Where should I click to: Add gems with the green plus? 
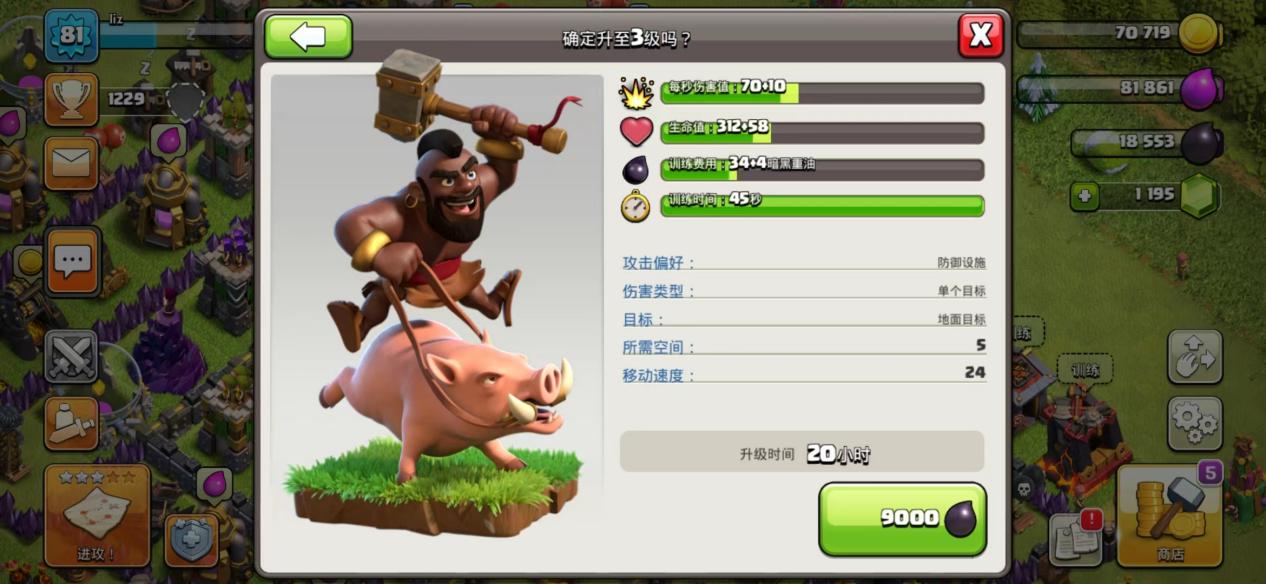pos(1085,196)
